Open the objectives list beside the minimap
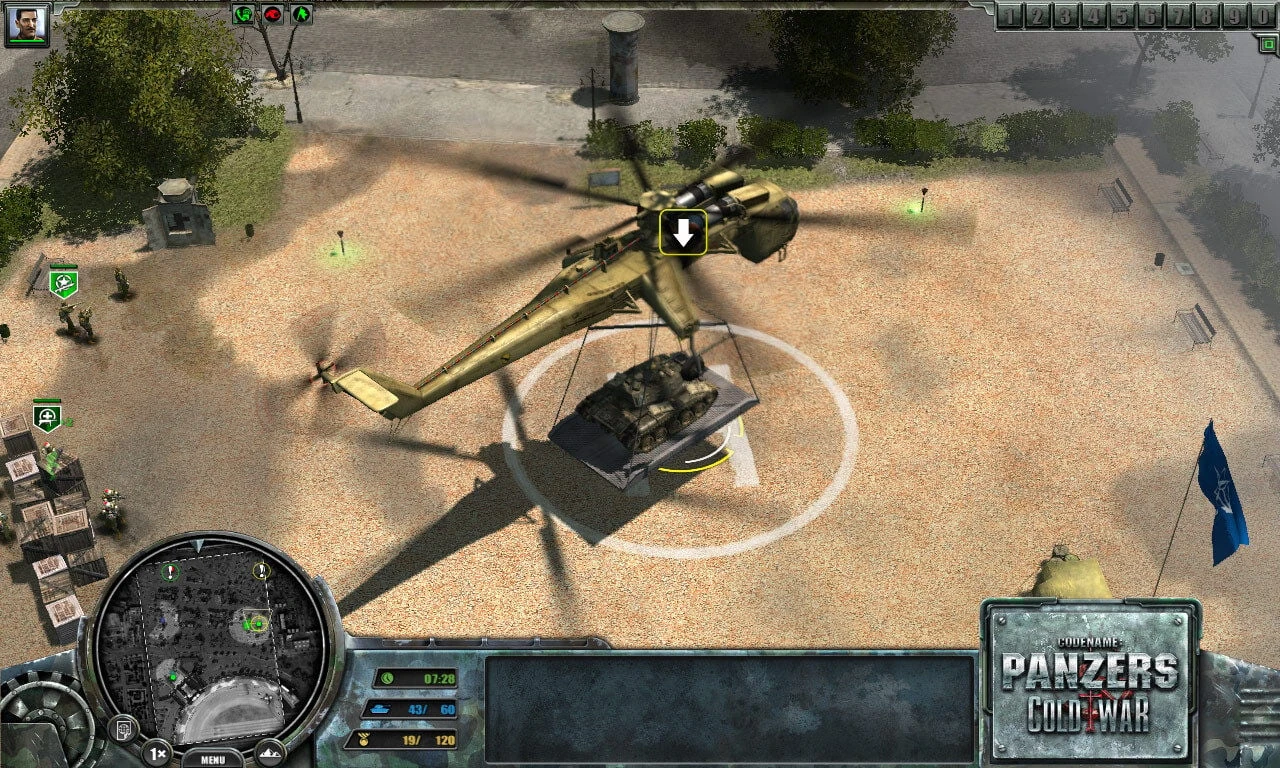 [x=124, y=729]
